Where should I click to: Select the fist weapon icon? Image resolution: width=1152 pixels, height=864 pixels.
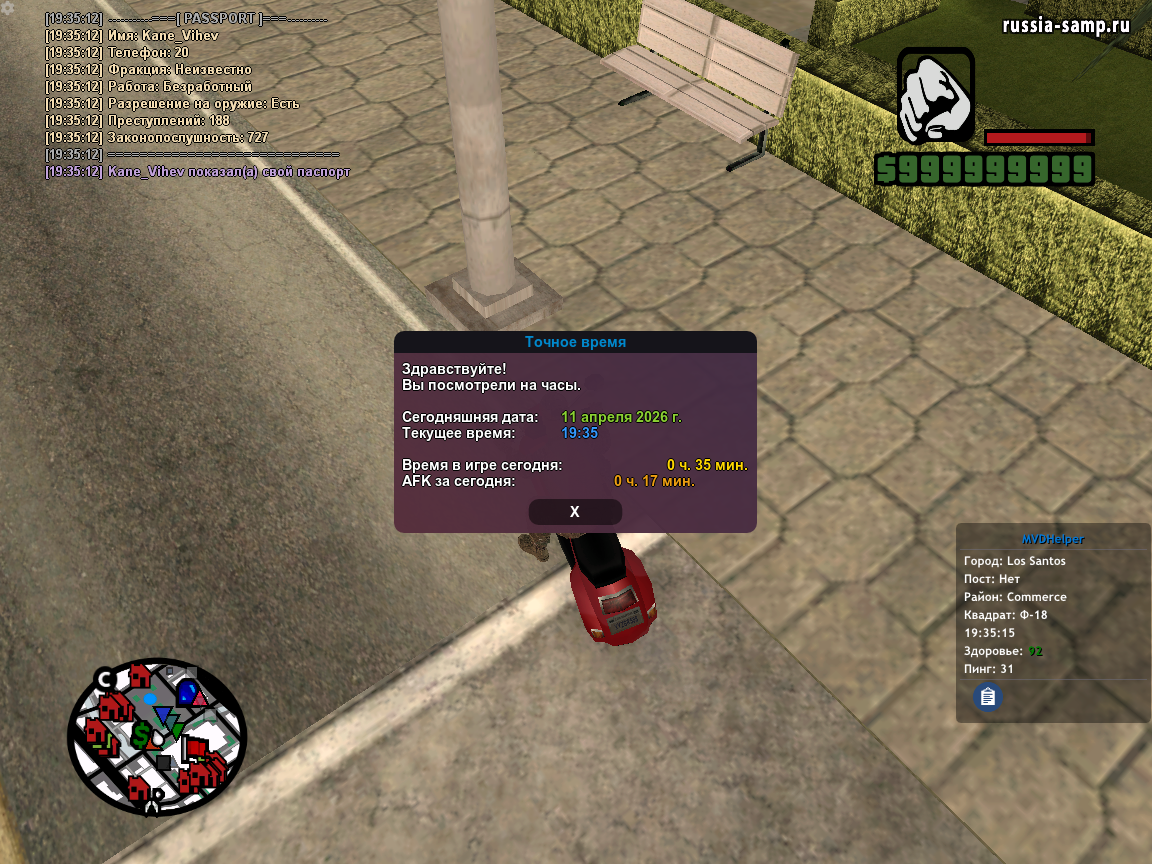coord(935,97)
